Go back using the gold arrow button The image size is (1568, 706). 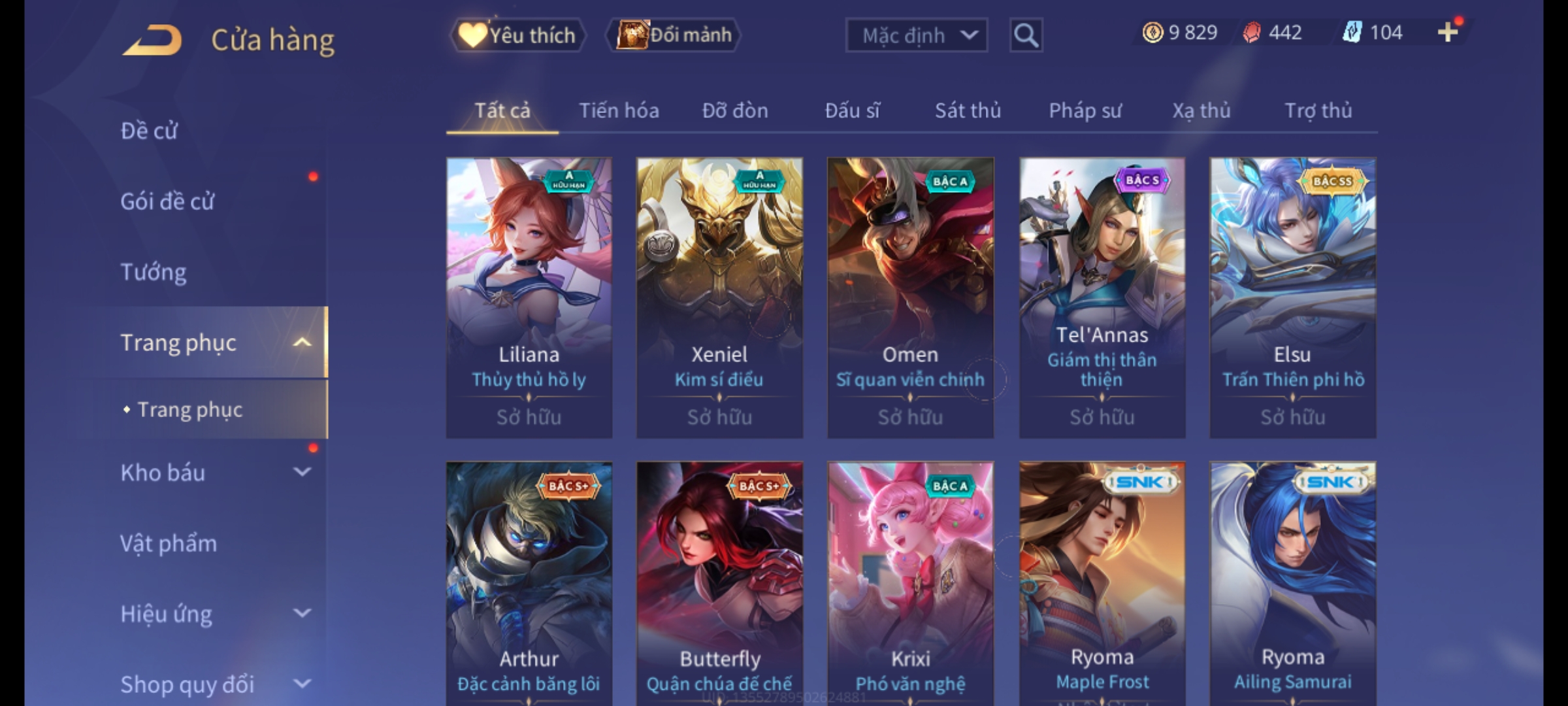point(152,40)
